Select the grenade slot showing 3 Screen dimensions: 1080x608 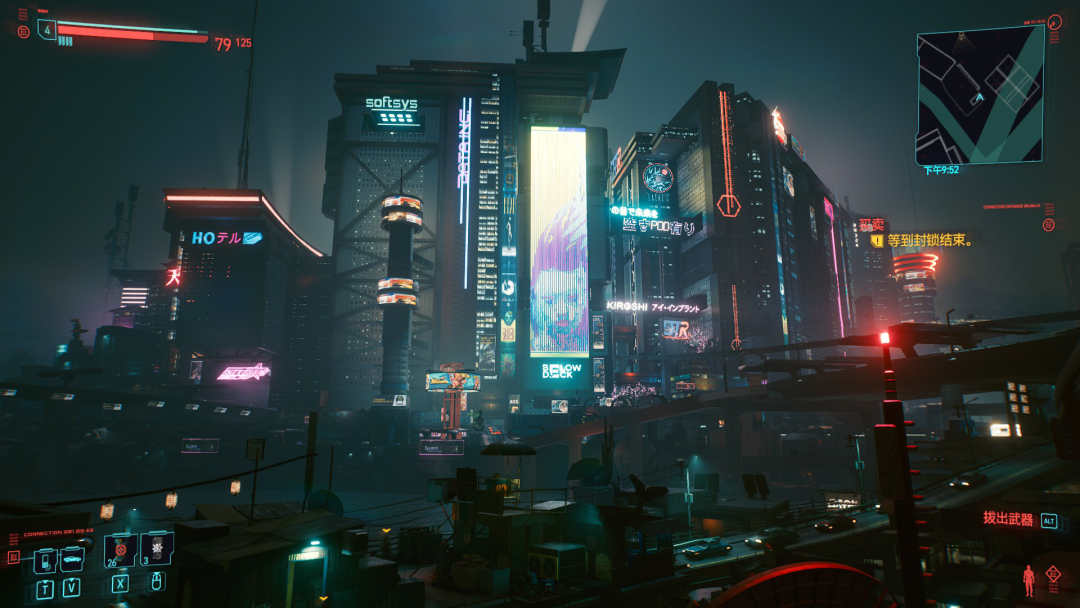157,548
